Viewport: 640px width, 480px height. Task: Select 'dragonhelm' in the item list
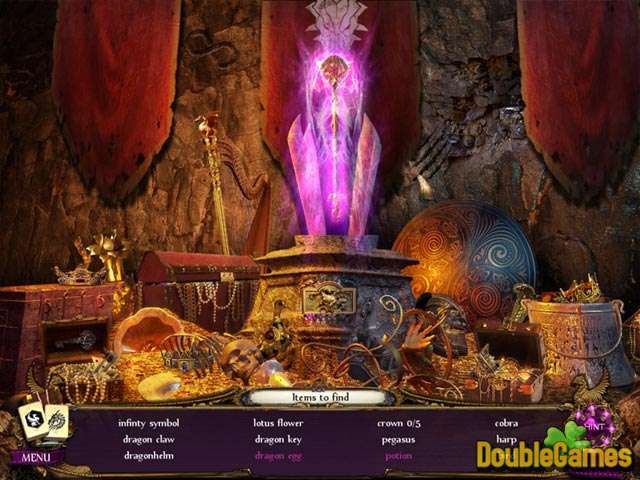point(149,455)
